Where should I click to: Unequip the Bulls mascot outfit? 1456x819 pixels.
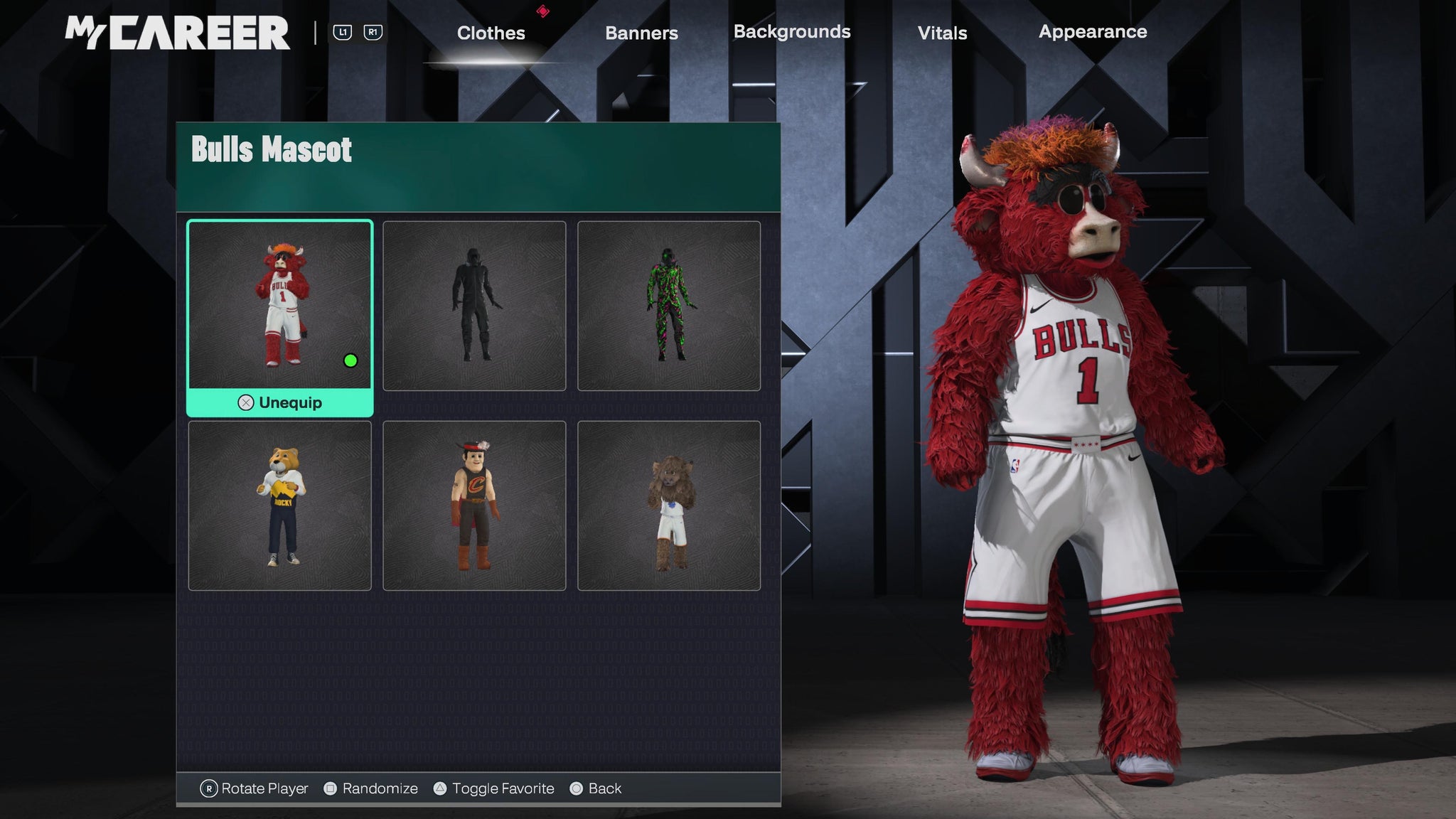pos(280,403)
